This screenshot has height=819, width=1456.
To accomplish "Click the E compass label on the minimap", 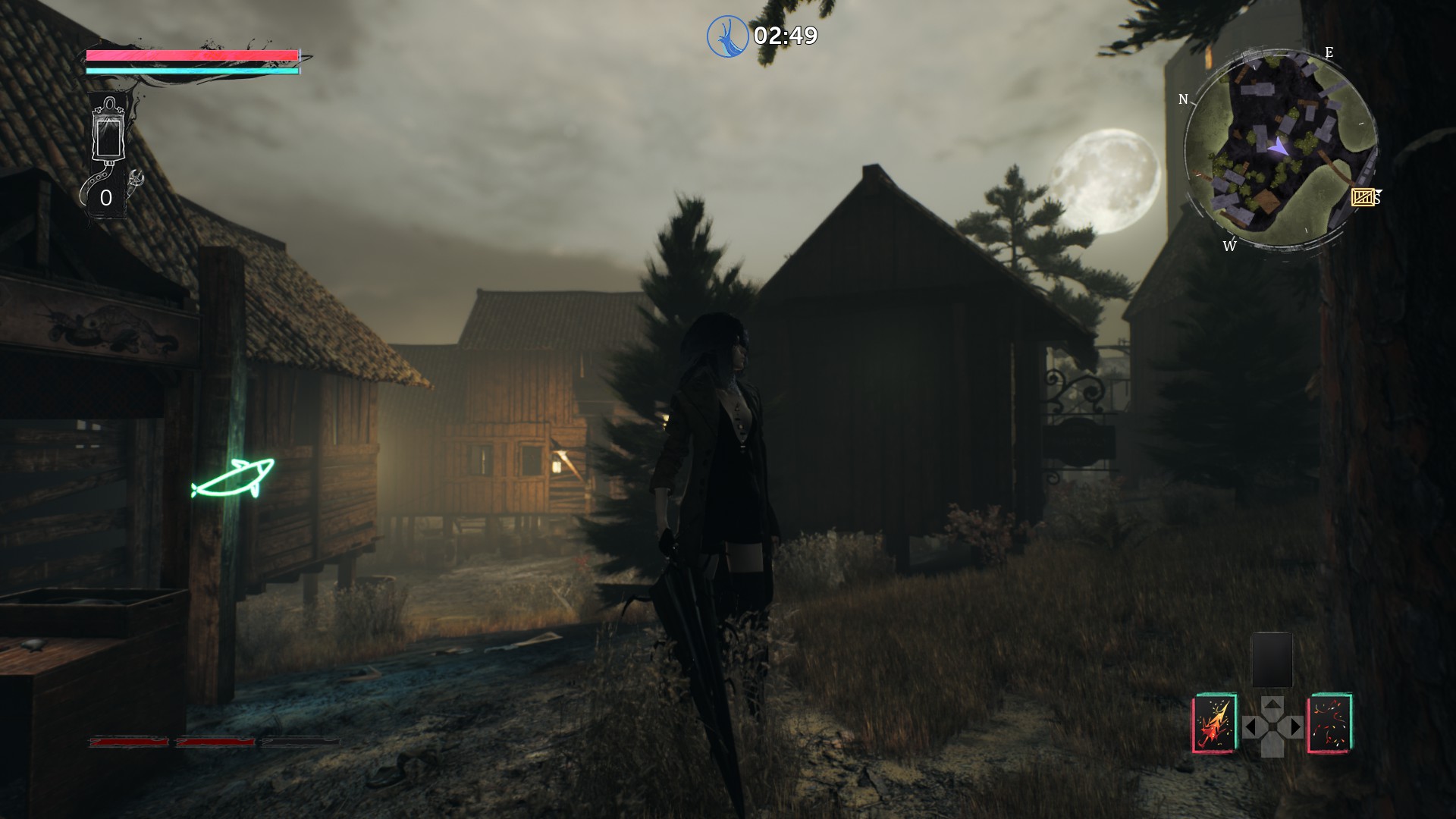I will pyautogui.click(x=1329, y=53).
